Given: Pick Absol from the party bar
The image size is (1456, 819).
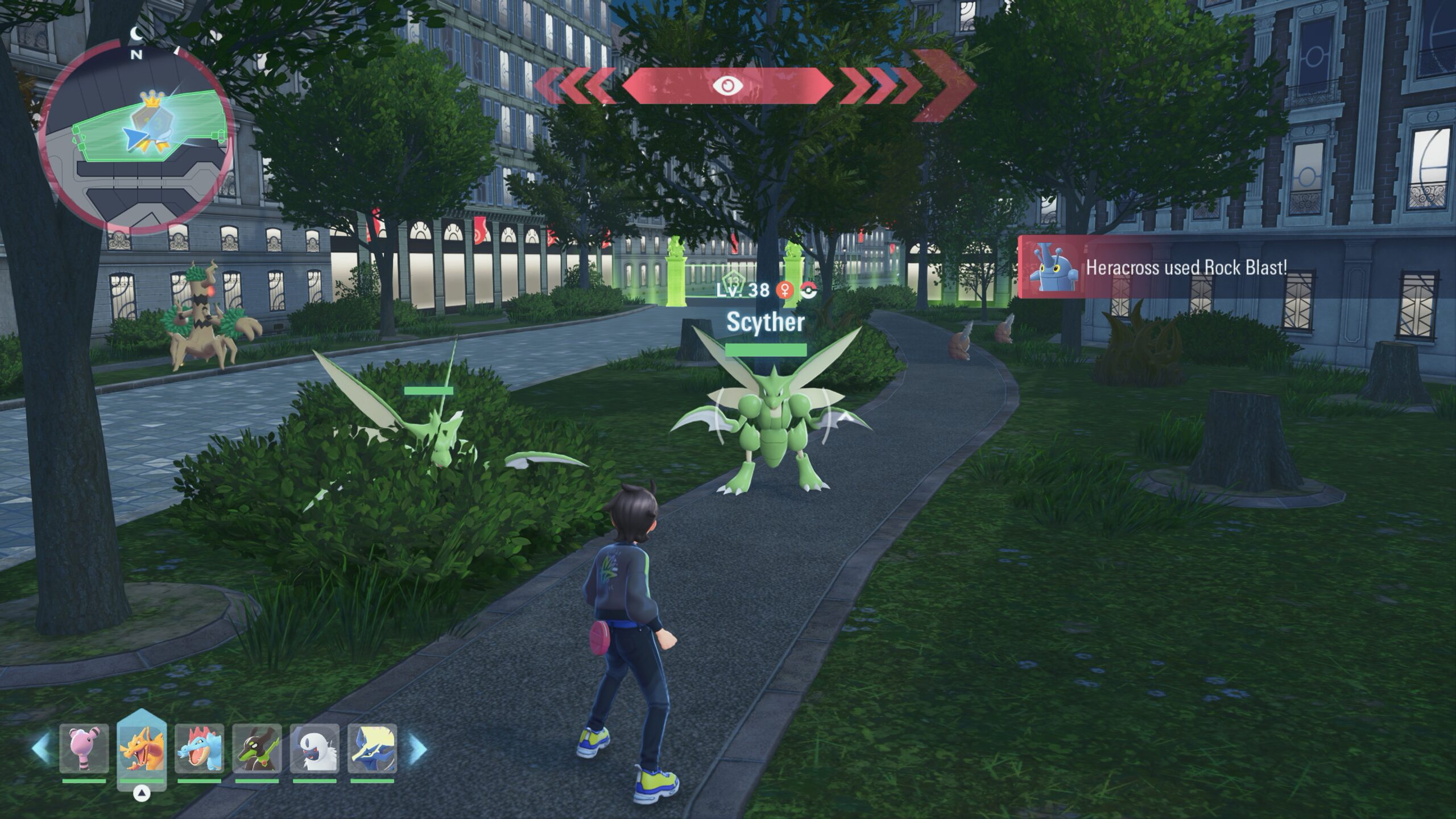Looking at the screenshot, I should [315, 748].
